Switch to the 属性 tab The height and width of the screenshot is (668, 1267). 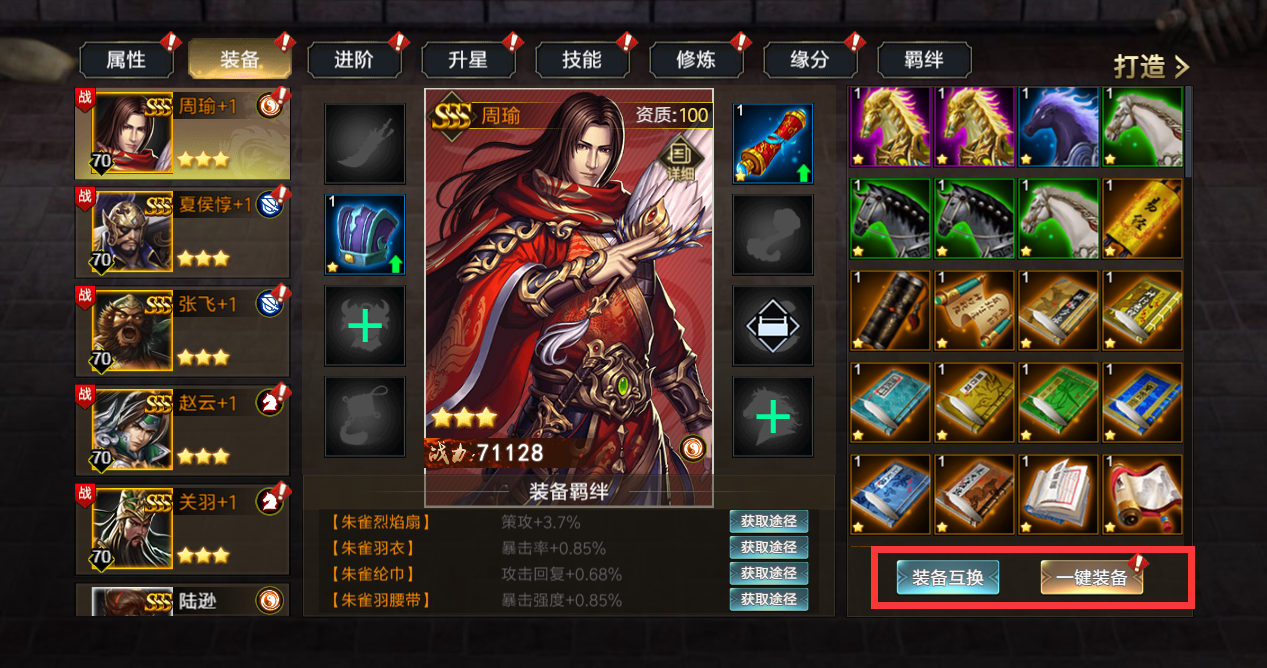tap(126, 60)
